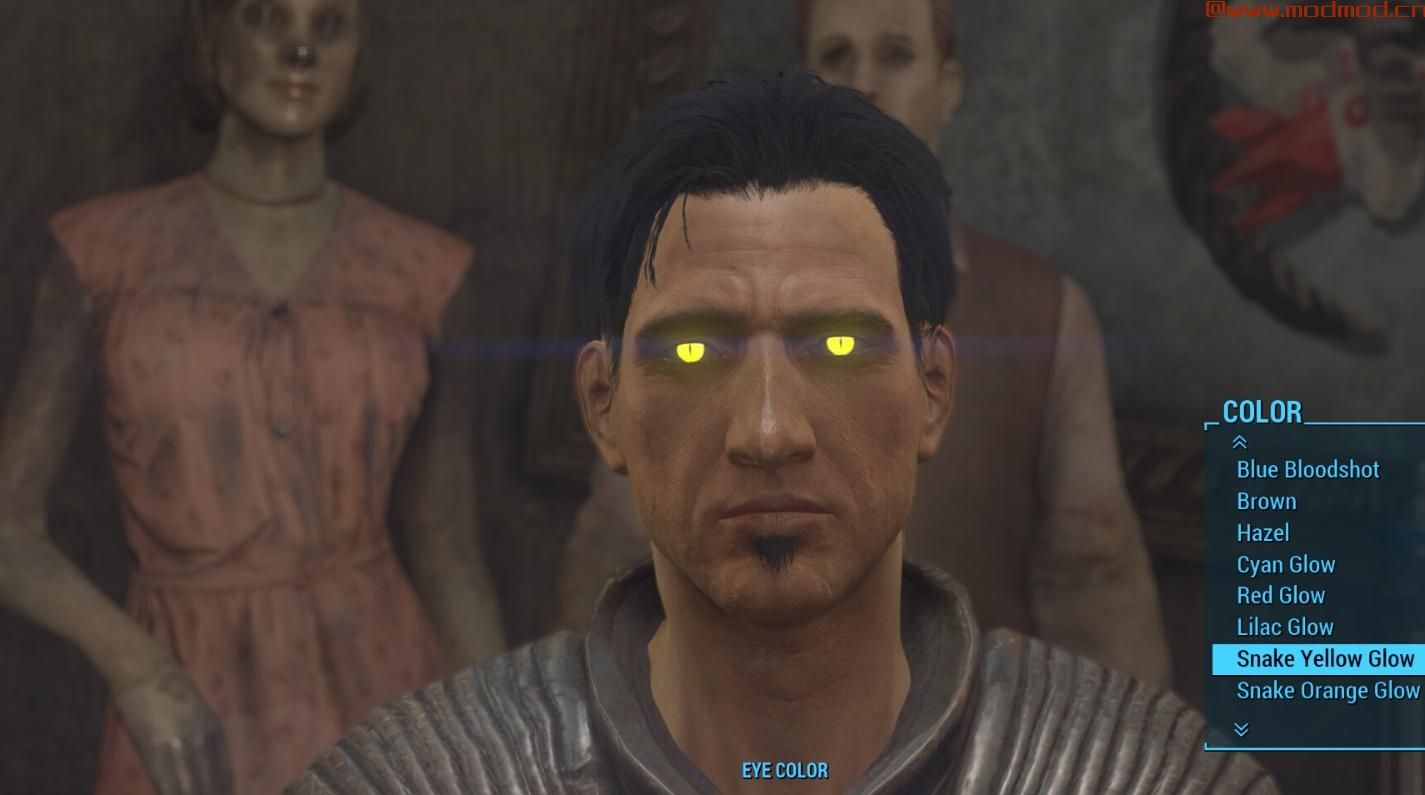This screenshot has width=1425, height=795.
Task: Click the down double-chevron in the color list
Action: pos(1240,729)
